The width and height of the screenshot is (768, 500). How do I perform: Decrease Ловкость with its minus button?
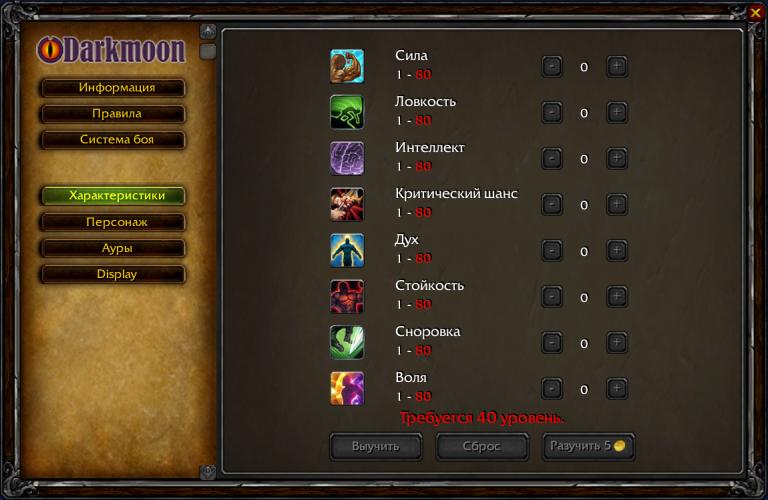coord(551,113)
